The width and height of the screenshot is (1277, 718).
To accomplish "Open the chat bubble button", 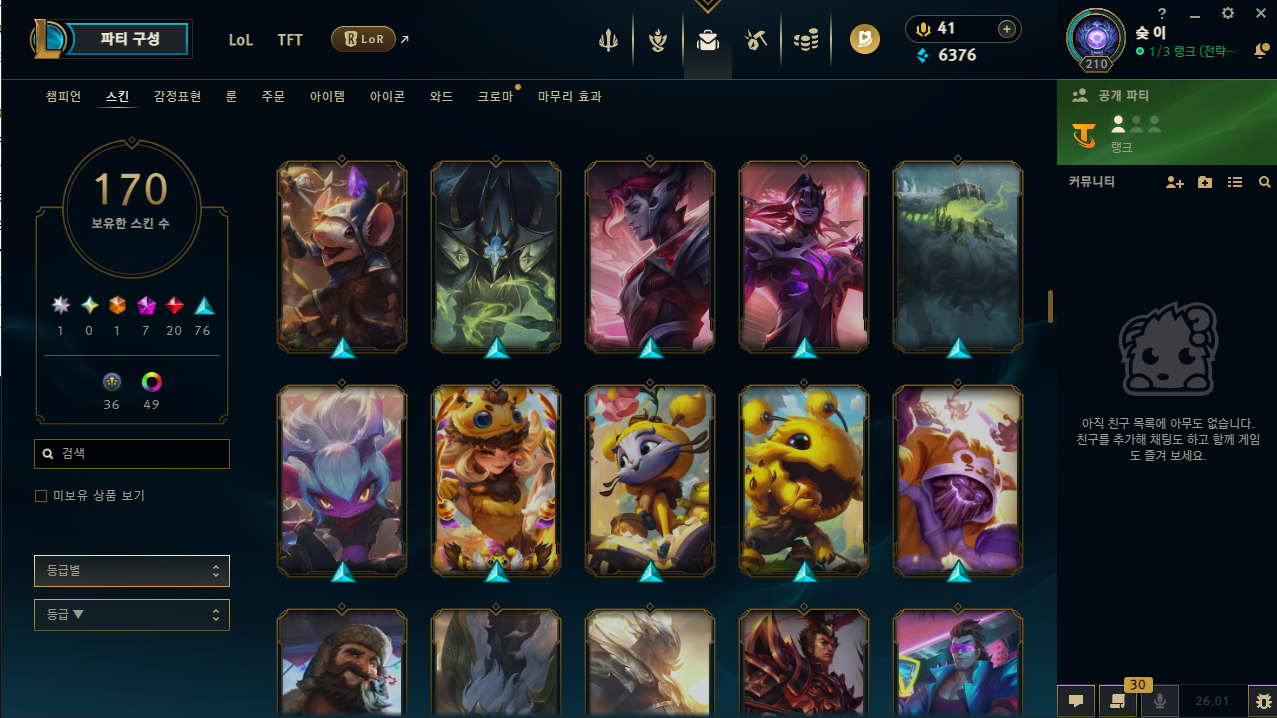I will [1075, 701].
